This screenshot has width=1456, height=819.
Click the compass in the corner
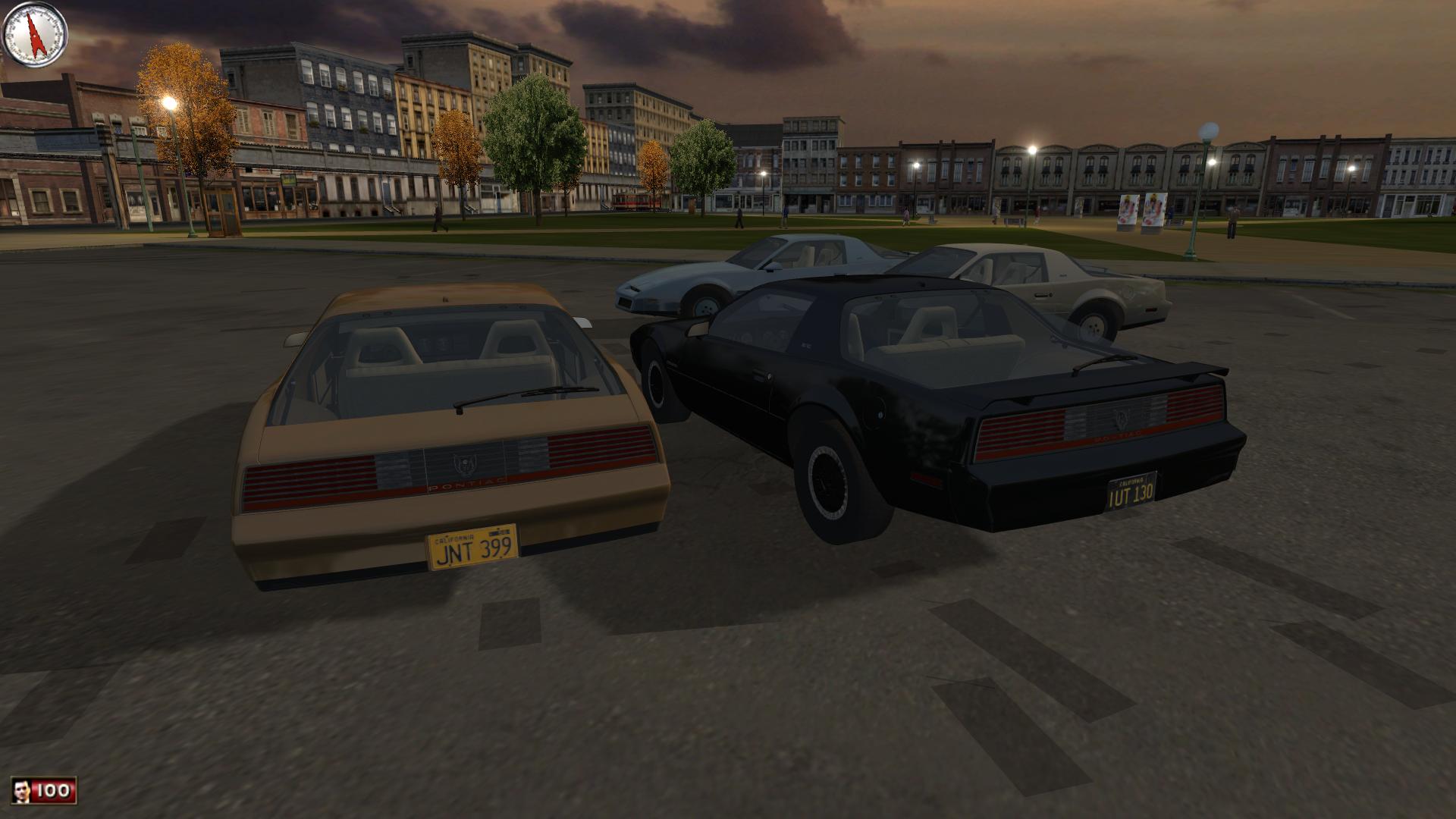35,35
